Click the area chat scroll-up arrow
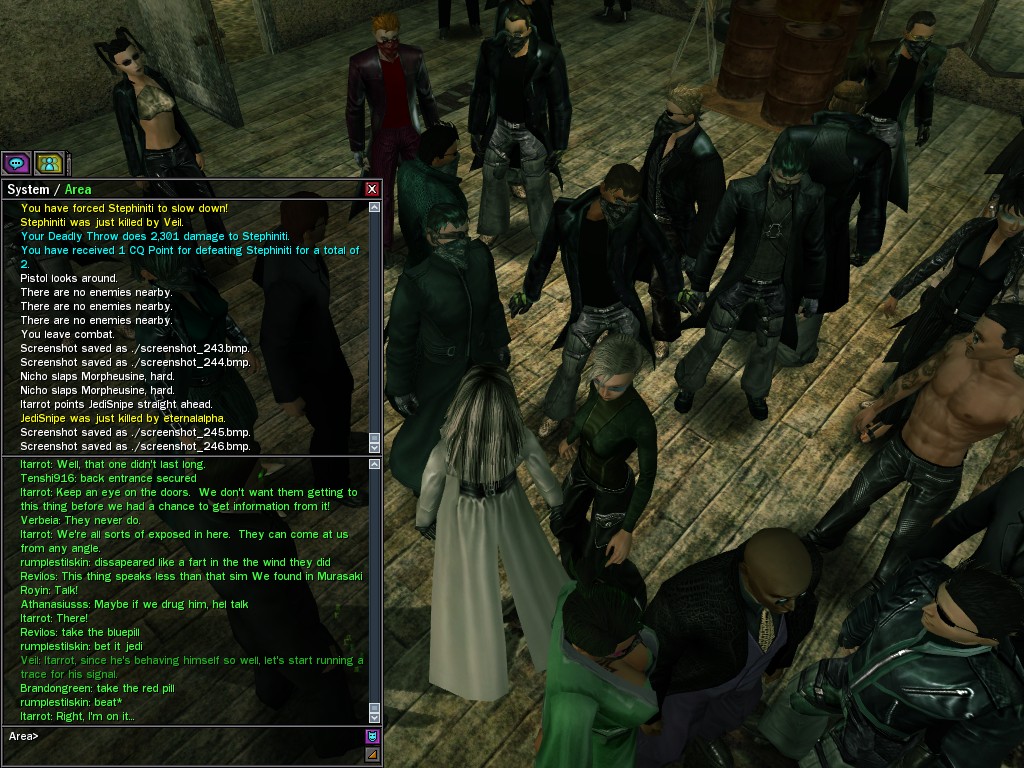Image resolution: width=1024 pixels, height=768 pixels. click(x=375, y=463)
